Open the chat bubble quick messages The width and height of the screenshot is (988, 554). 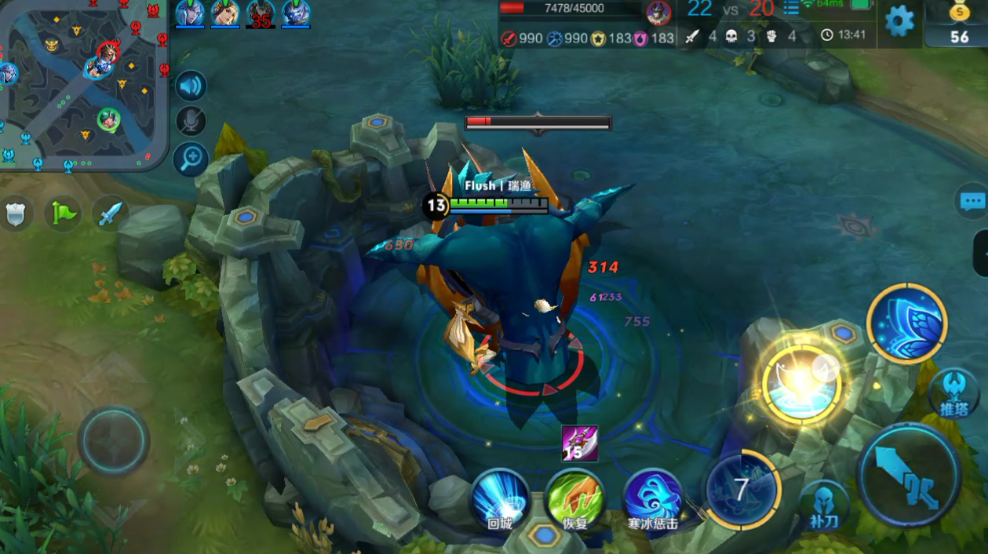(972, 200)
